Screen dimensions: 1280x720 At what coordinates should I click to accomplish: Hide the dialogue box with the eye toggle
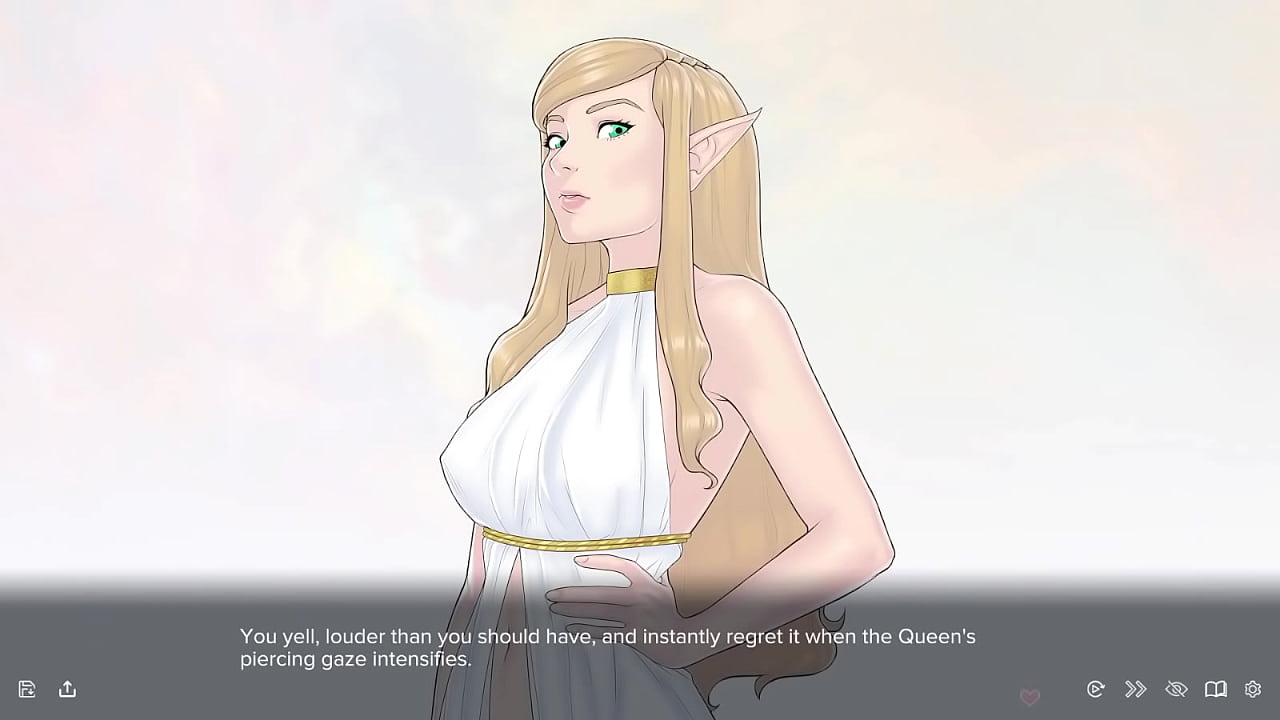pos(1176,689)
